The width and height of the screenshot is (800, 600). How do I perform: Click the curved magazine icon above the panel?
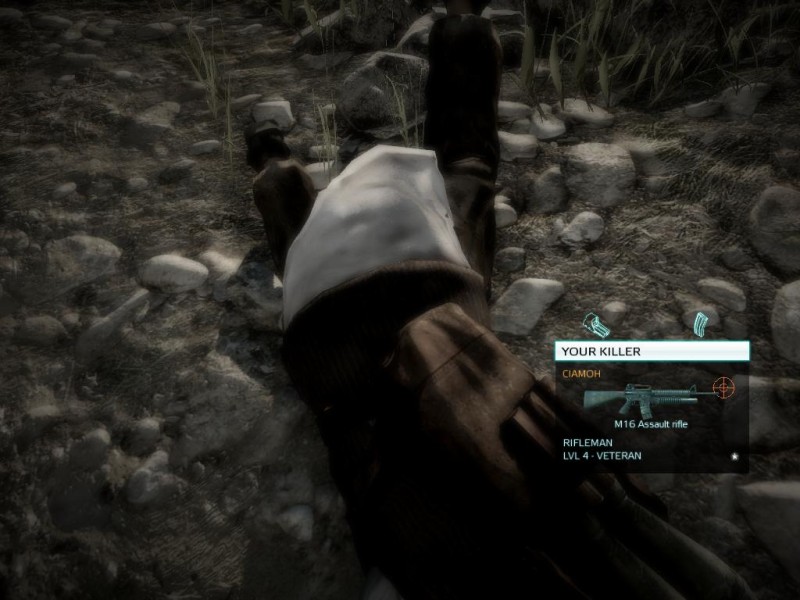click(699, 322)
